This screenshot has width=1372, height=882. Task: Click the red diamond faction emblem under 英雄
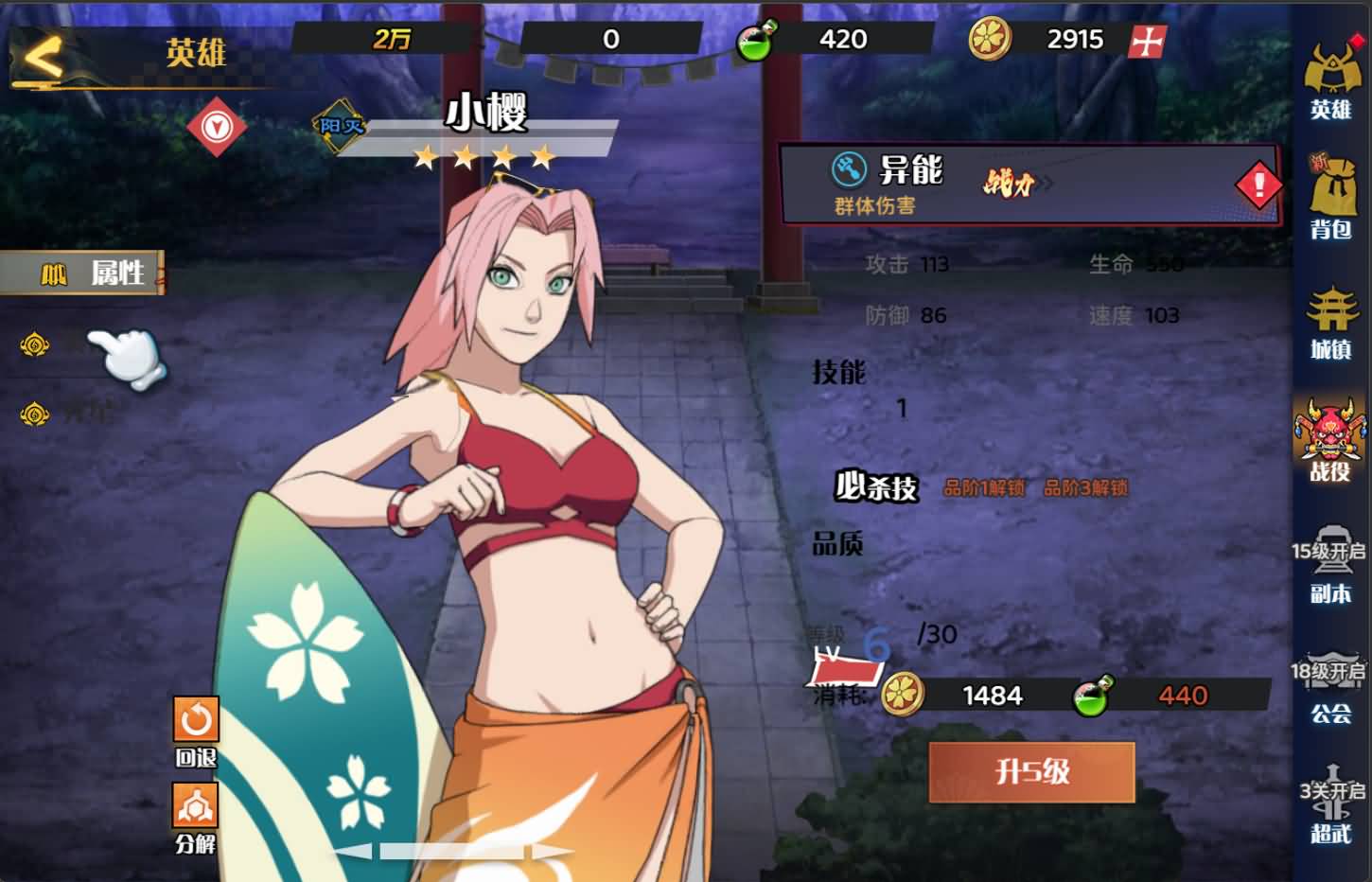click(x=217, y=124)
